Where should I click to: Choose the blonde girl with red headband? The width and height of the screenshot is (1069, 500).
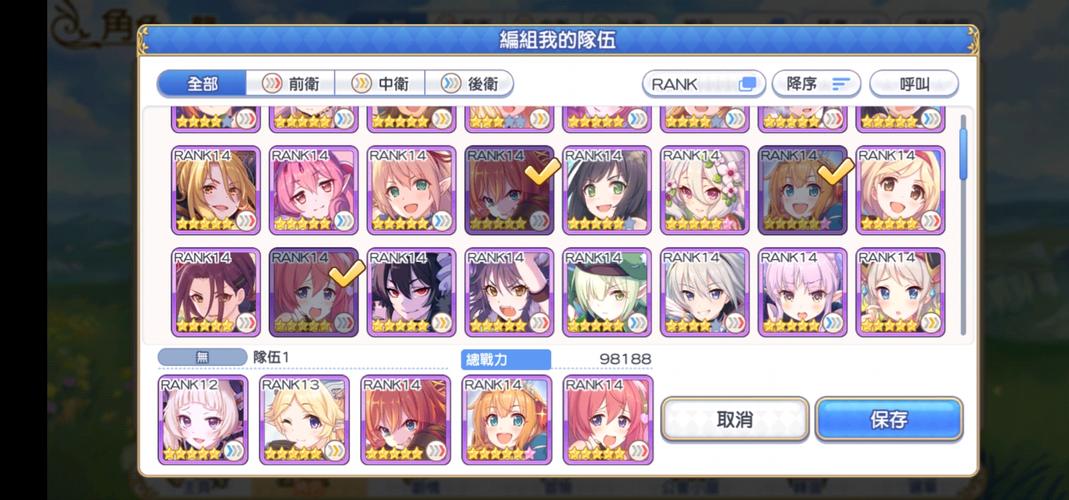click(x=901, y=190)
